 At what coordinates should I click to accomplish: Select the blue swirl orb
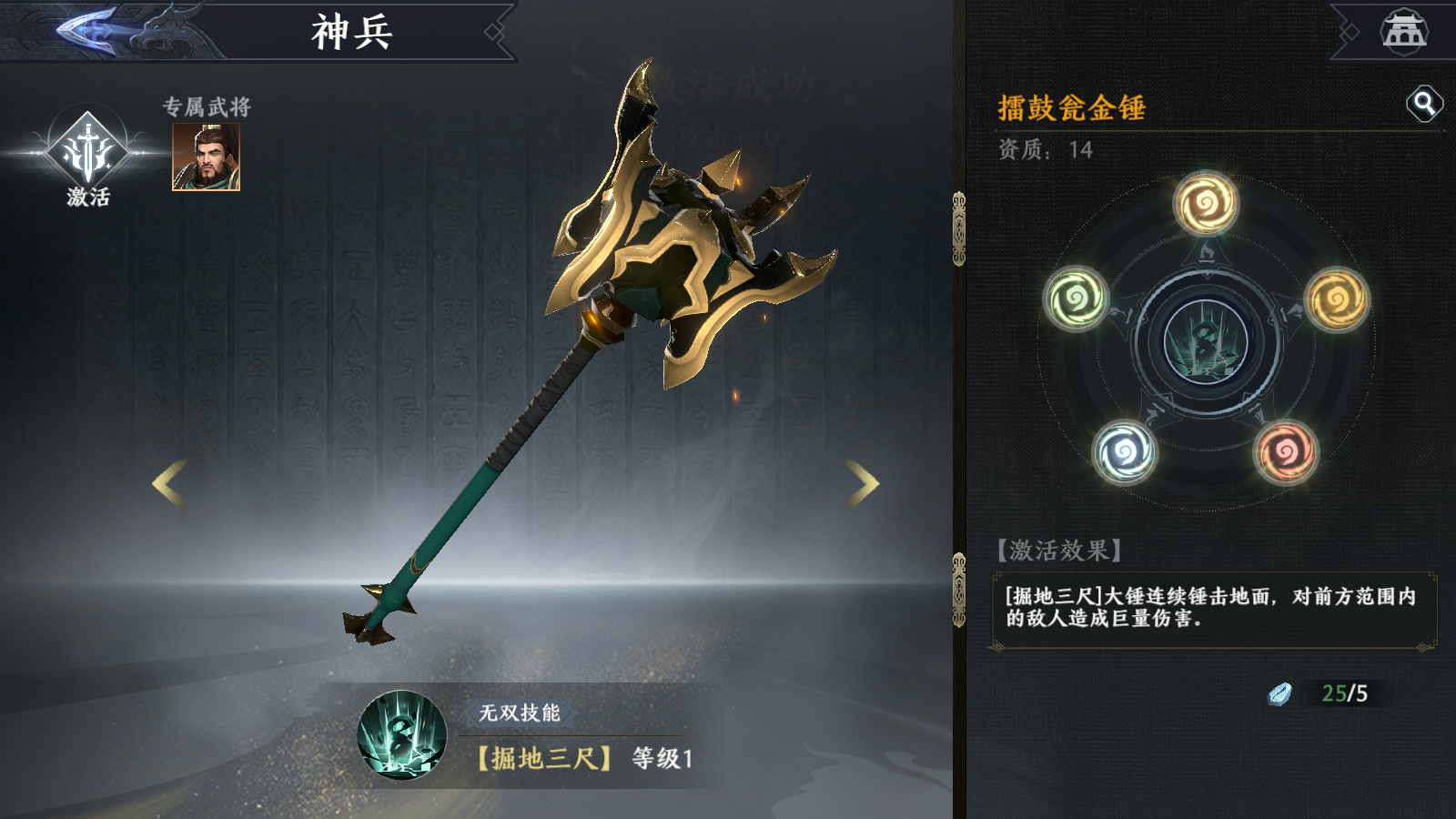[1125, 451]
